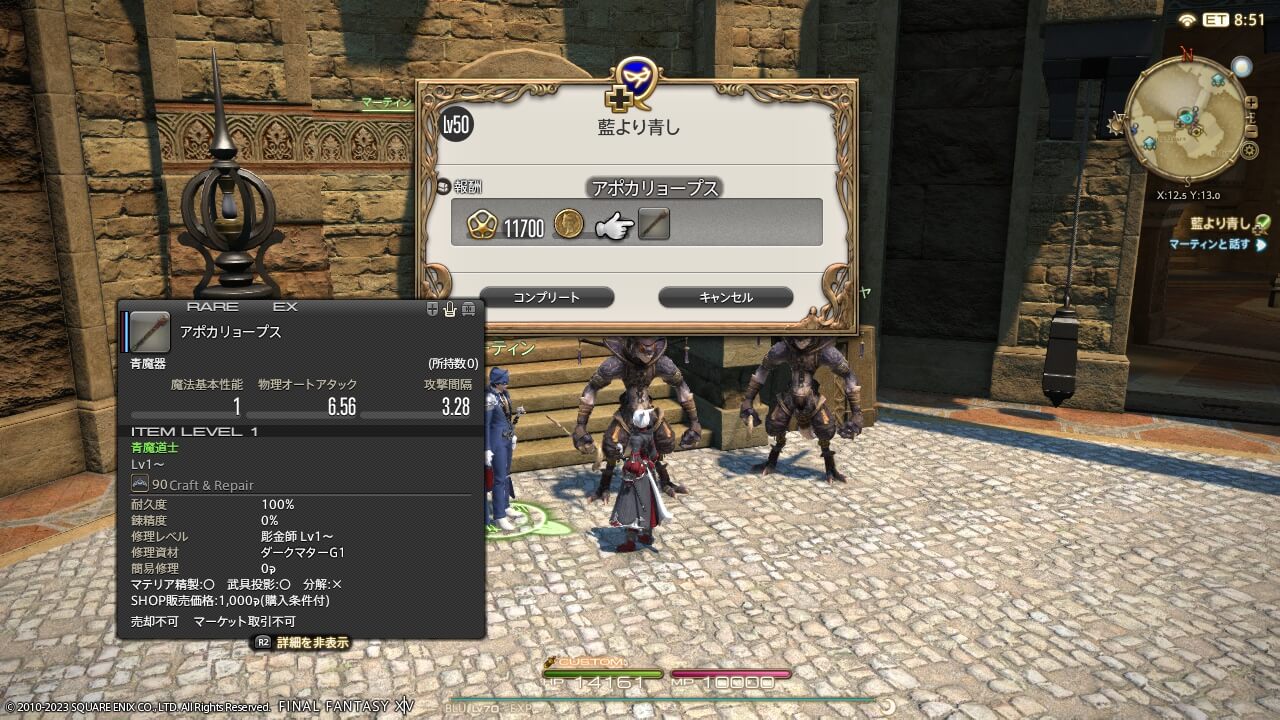Expand the arrow next to マーティンと話す
1280x720 pixels.
coord(1260,245)
